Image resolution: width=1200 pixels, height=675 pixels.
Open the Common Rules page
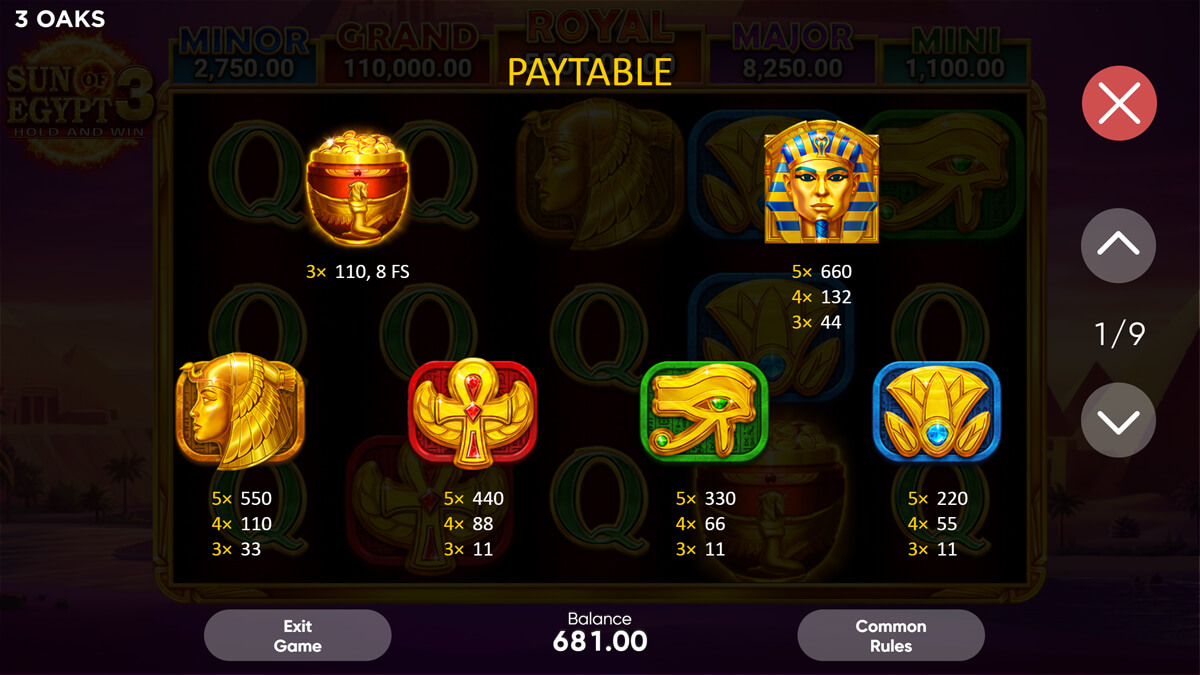890,636
